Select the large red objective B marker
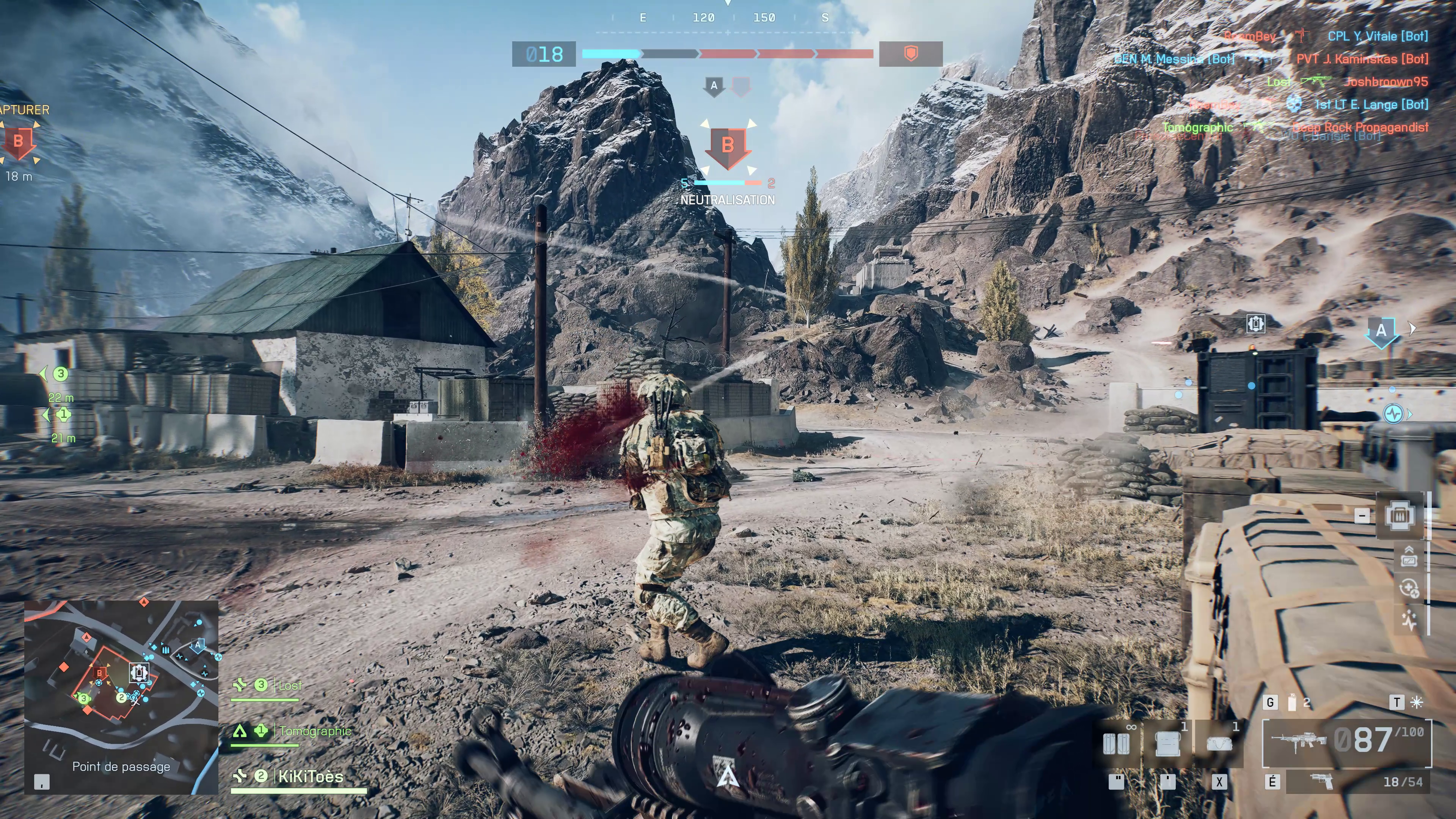 tap(728, 146)
